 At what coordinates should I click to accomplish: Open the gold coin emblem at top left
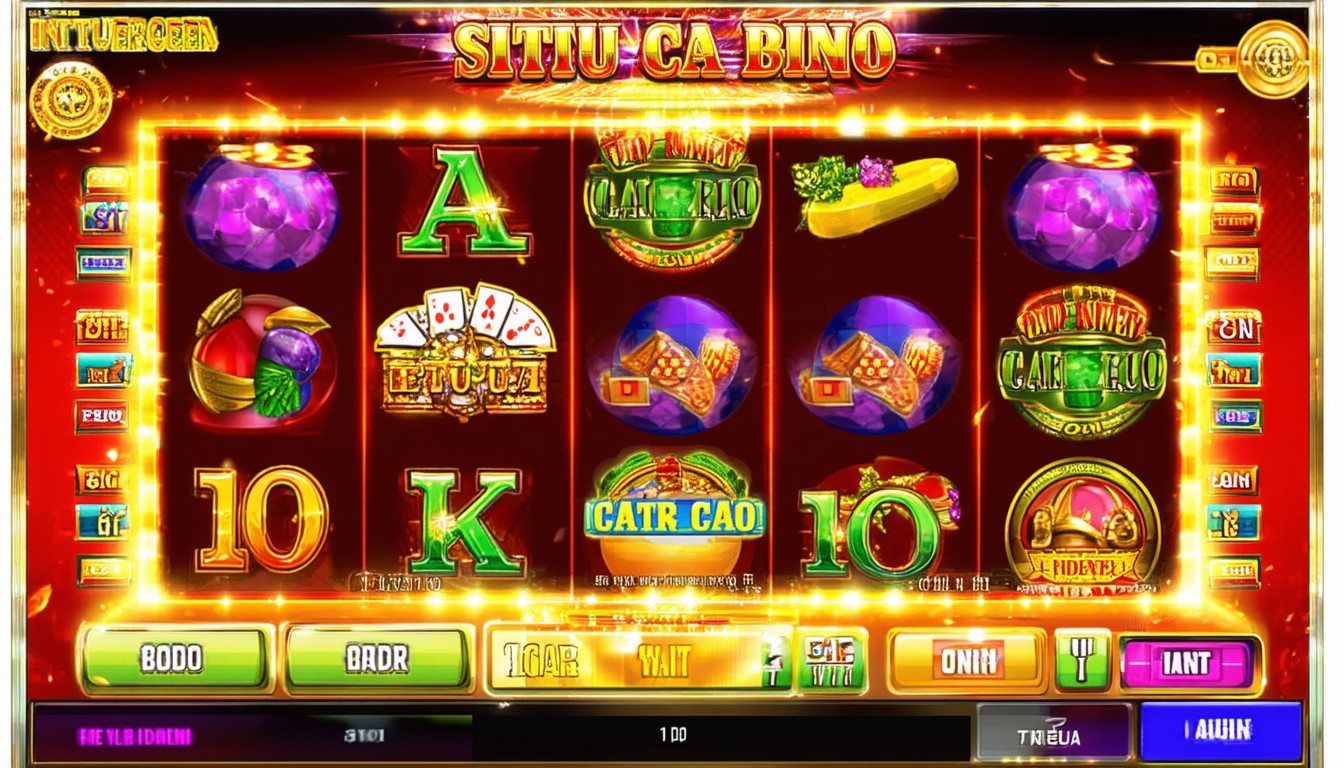click(x=70, y=98)
